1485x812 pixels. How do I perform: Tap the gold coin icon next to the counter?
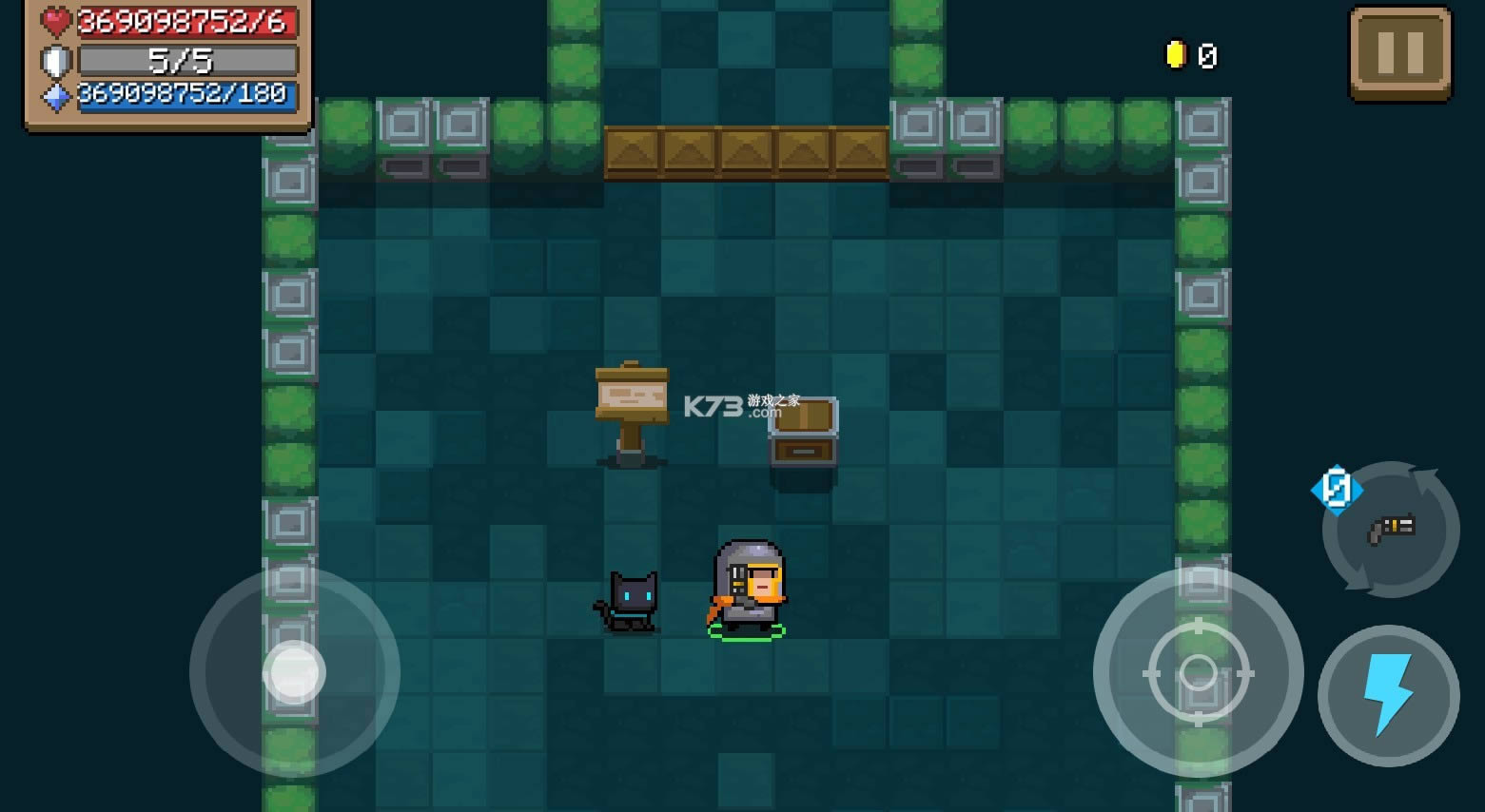(1176, 55)
